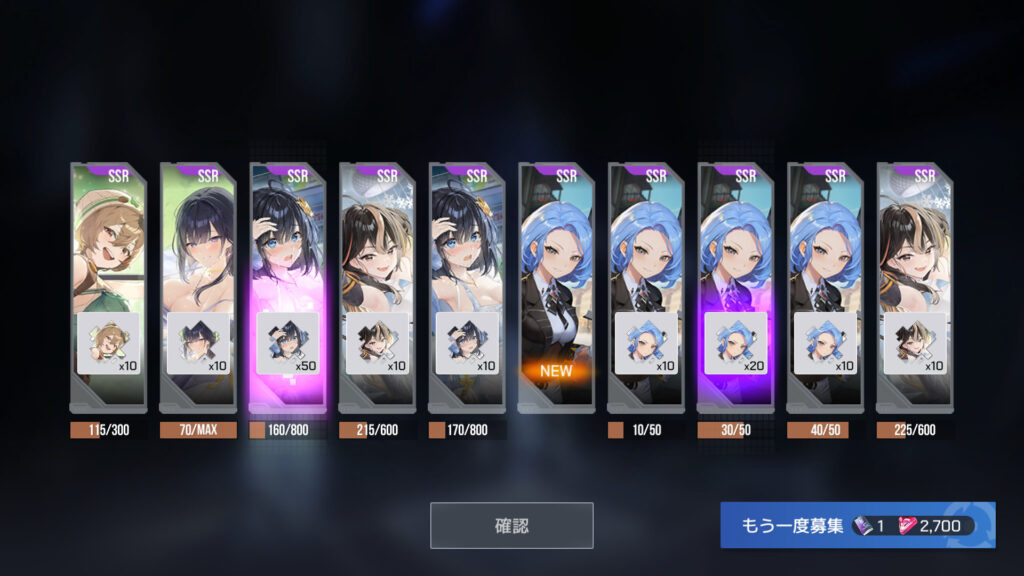Viewport: 1024px width, 576px height.
Task: Select the card marked NEW
Action: [x=556, y=285]
